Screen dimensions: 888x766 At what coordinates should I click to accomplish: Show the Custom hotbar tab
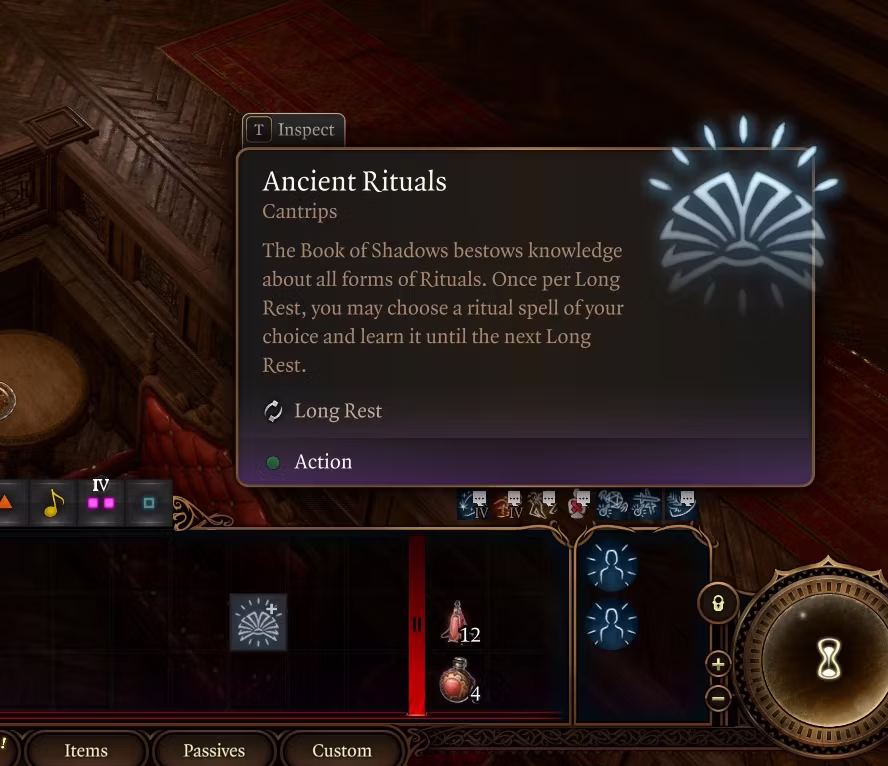[341, 750]
